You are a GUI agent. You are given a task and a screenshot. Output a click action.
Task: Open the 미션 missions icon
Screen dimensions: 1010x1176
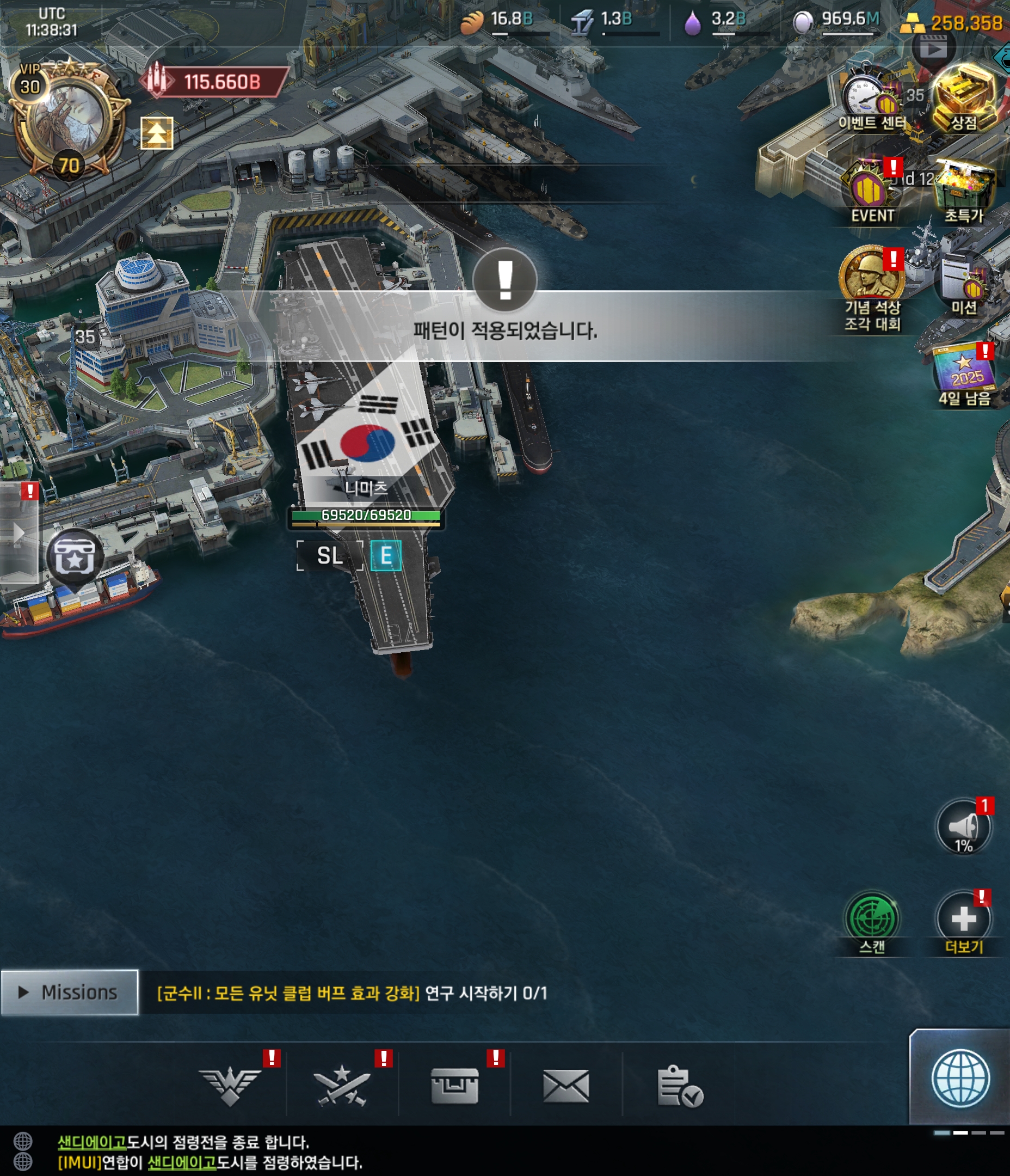(963, 284)
